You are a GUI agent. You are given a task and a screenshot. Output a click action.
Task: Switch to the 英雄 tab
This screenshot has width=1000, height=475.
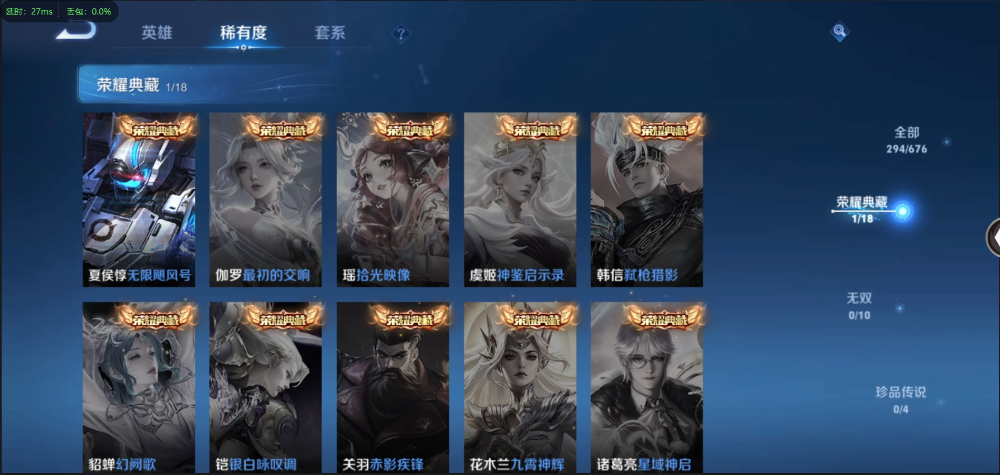157,33
